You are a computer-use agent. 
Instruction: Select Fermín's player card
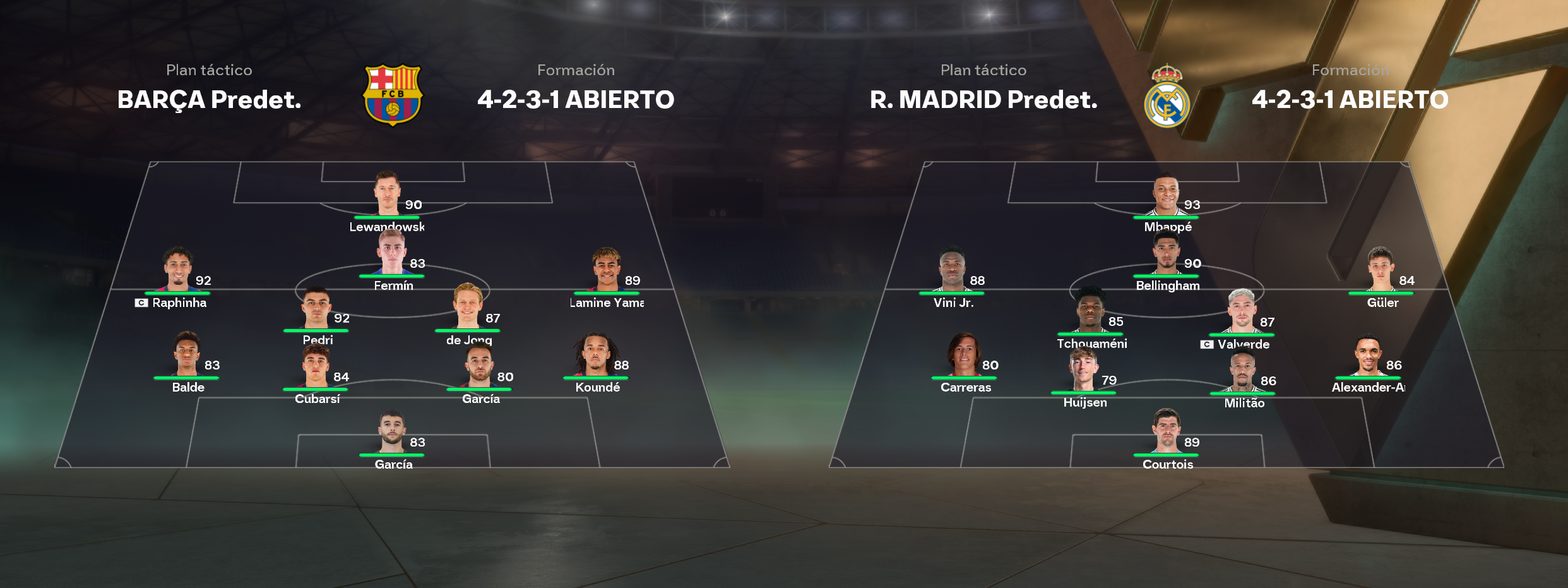click(392, 254)
